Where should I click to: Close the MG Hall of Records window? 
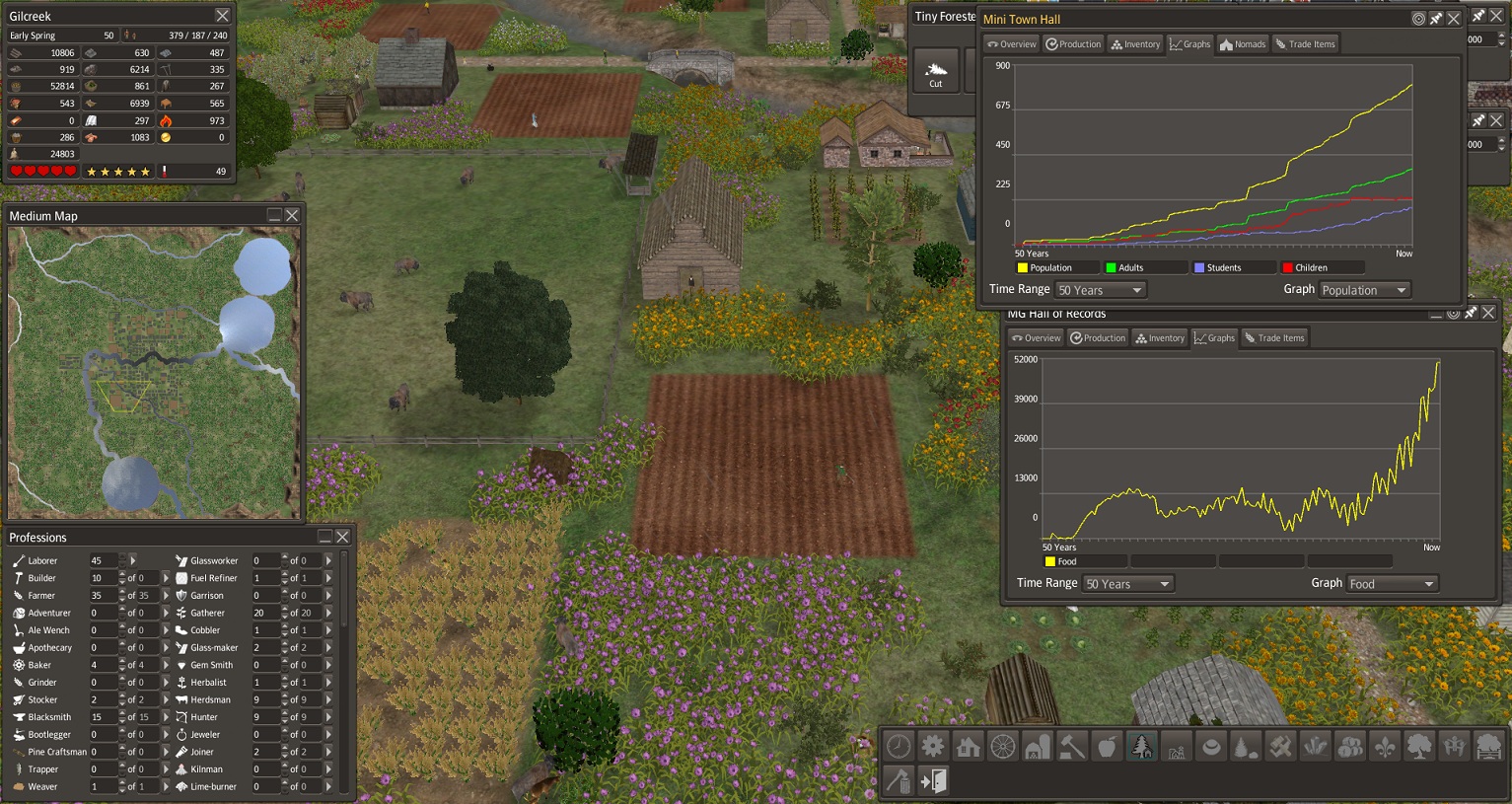point(1488,313)
